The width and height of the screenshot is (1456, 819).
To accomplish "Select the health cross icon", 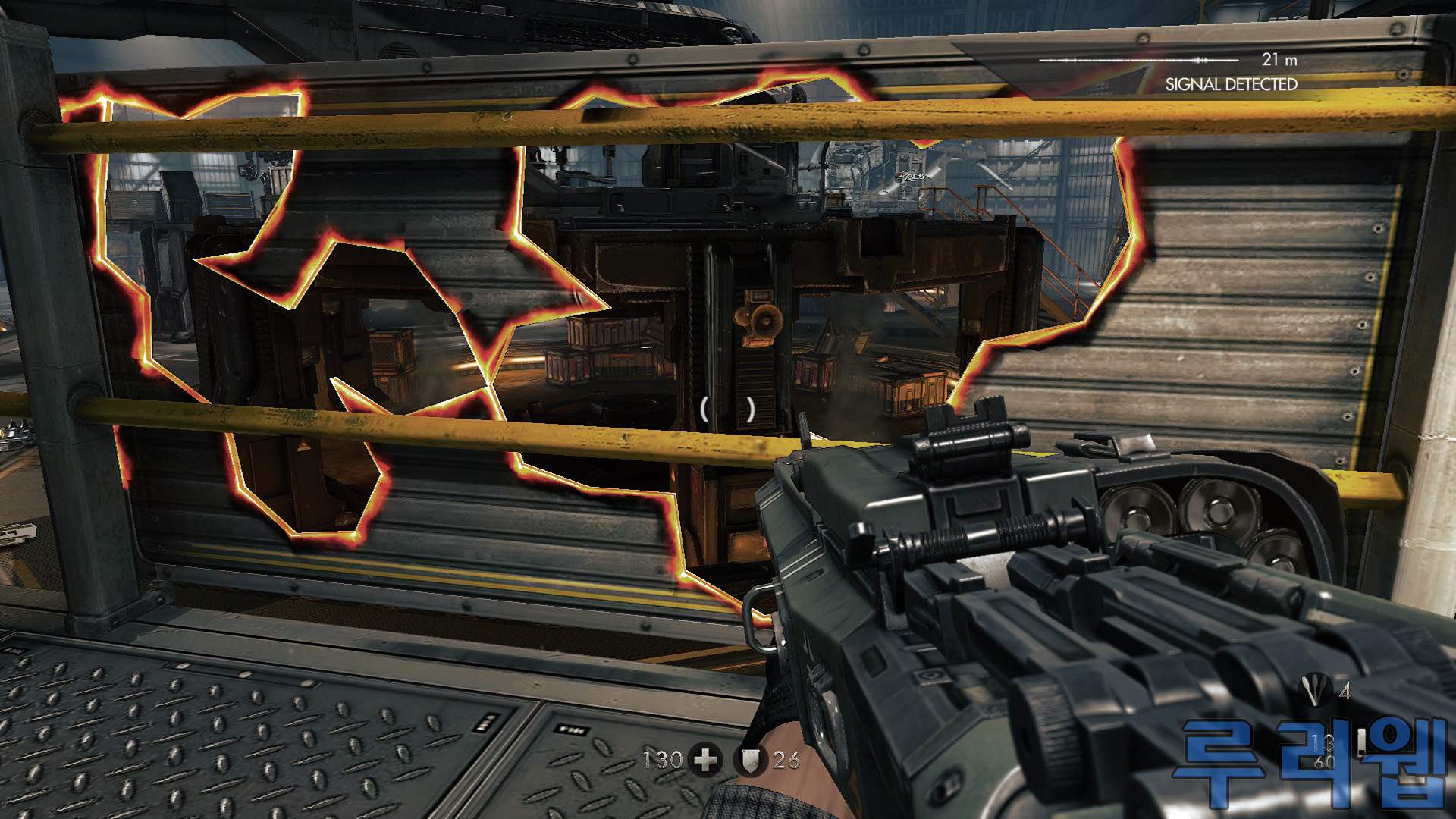I will 705,760.
